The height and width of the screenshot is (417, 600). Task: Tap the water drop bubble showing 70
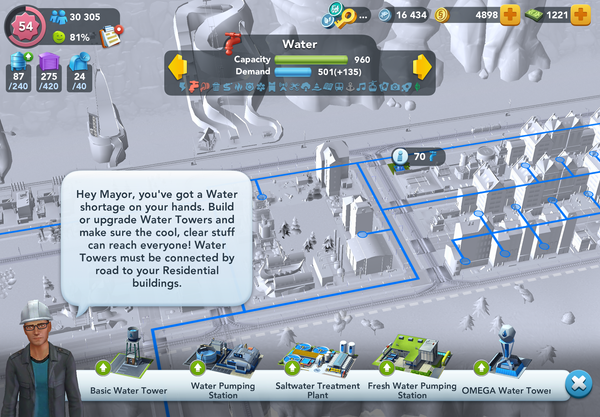click(413, 157)
